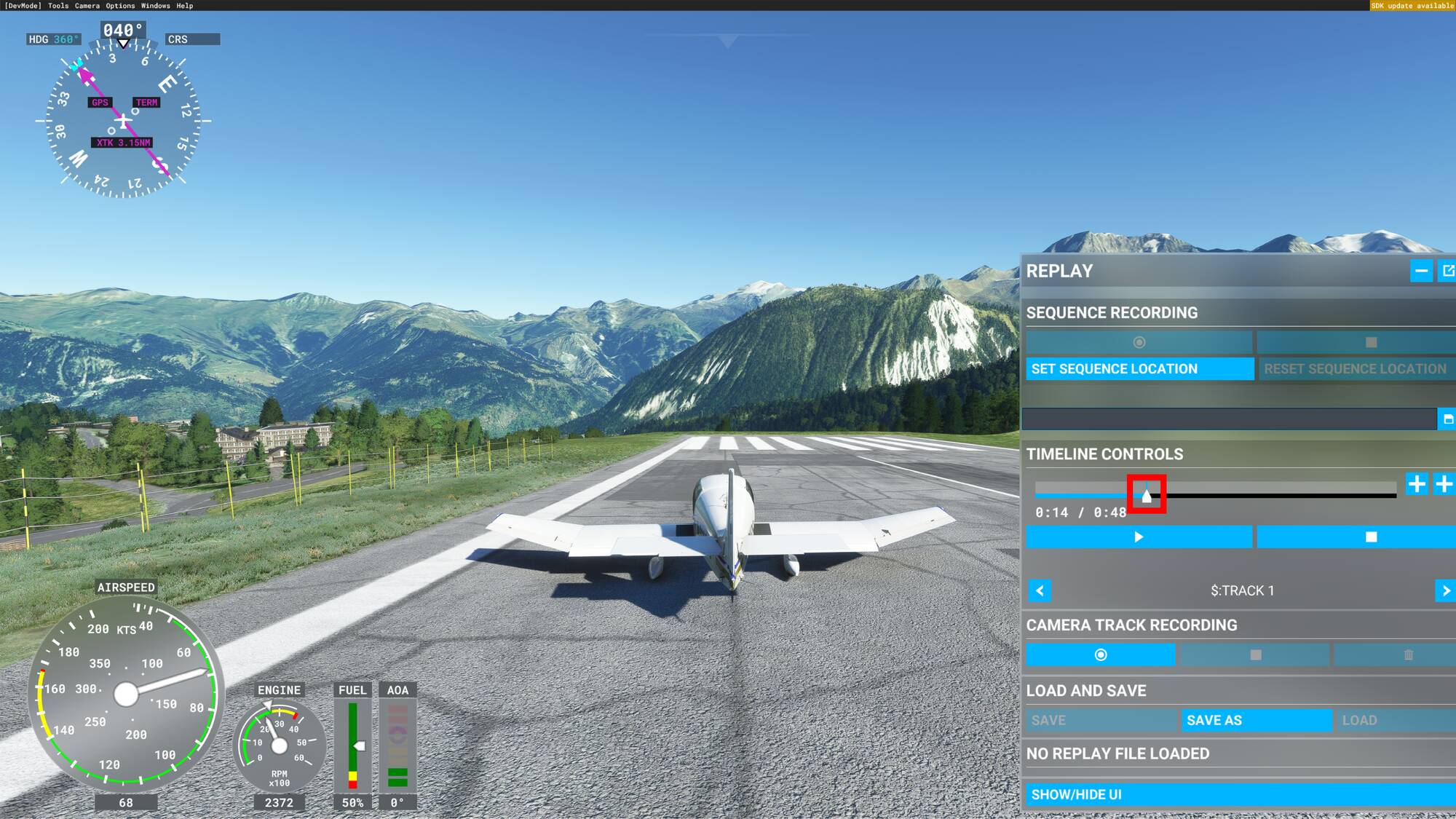Screen dimensions: 1456x819
Task: Pop out the Replay panel window
Action: [x=1448, y=271]
